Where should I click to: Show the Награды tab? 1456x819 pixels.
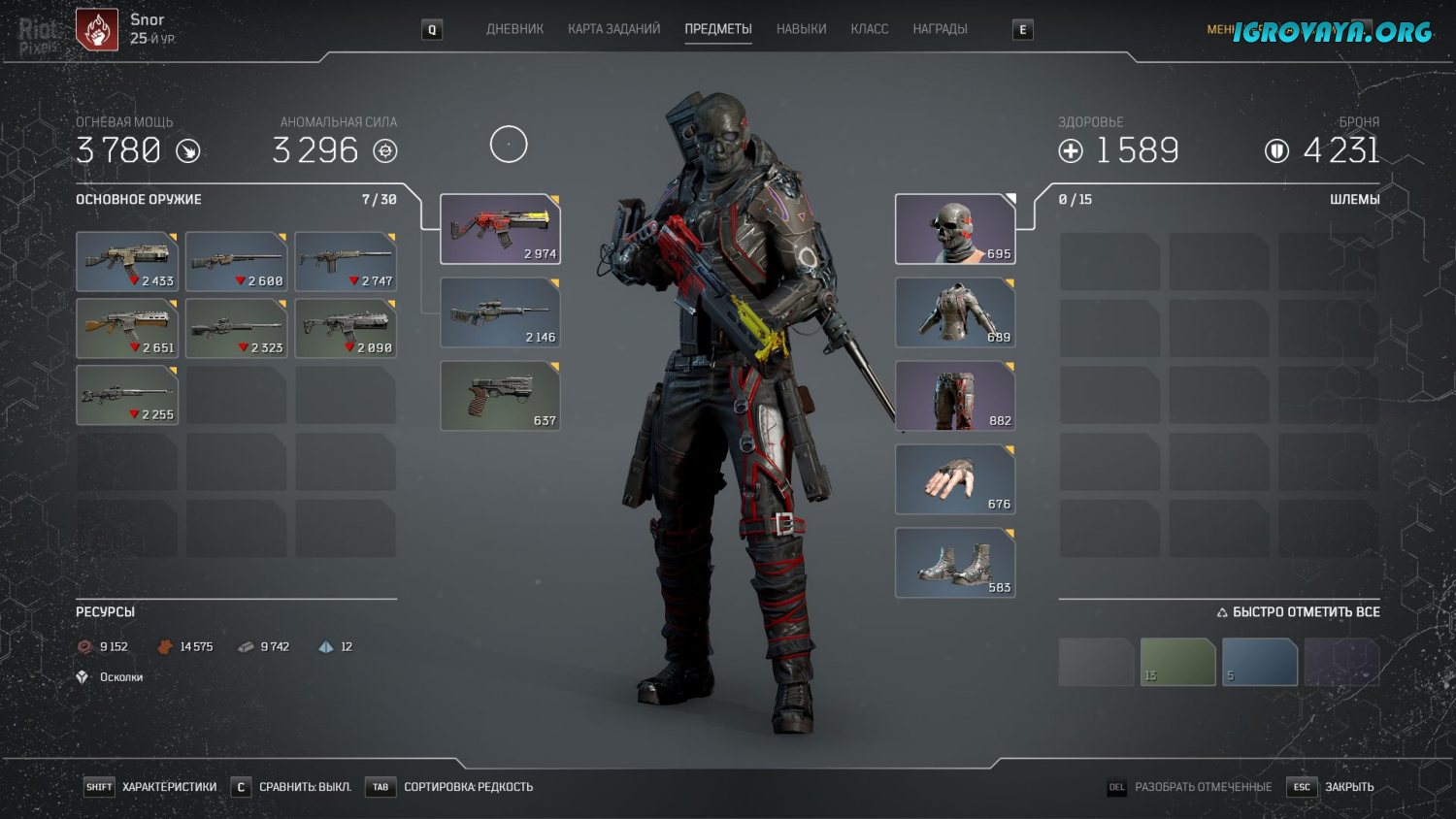(x=940, y=29)
